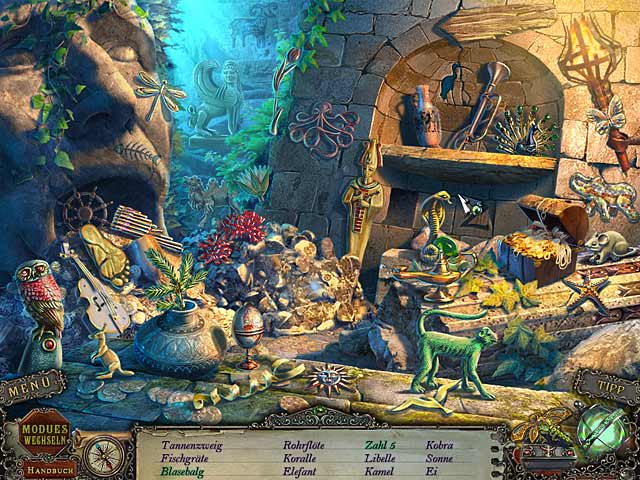
Task: Click the compass icon
Action: point(102,455)
